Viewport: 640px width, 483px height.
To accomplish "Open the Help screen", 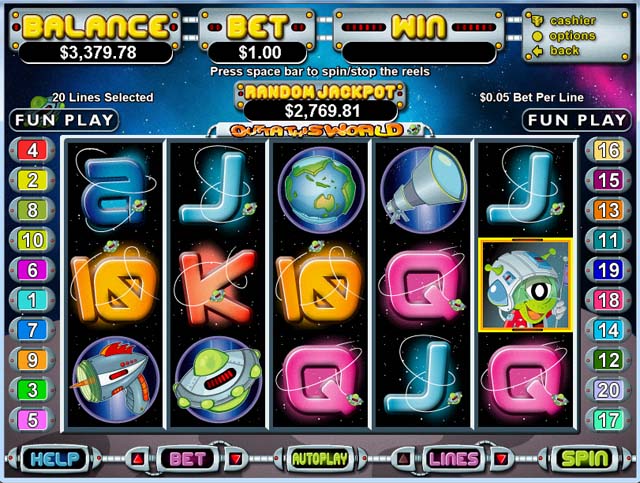I will pos(53,459).
